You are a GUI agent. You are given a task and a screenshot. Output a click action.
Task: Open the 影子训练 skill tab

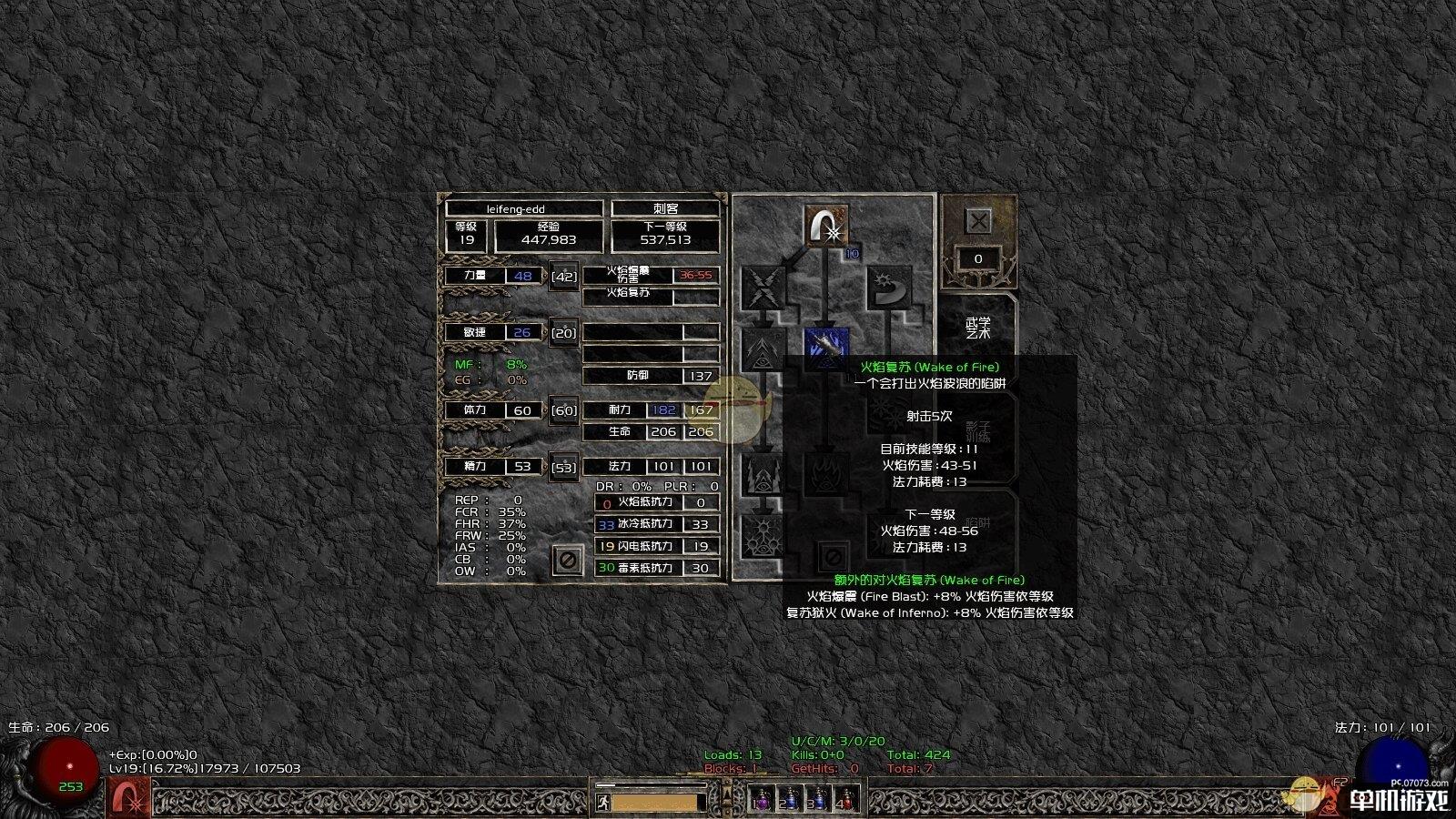coord(978,430)
